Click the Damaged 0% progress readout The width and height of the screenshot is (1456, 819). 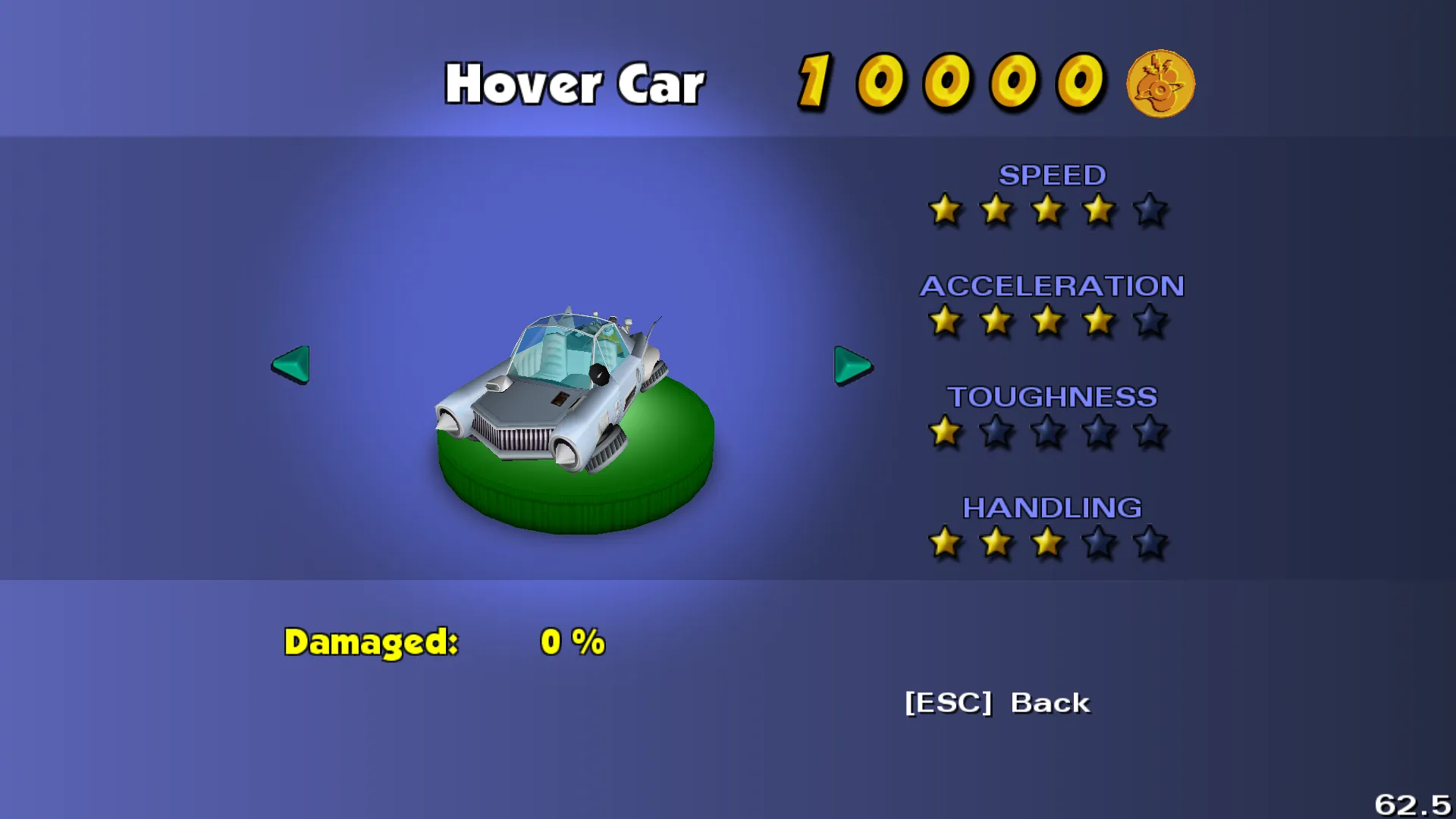(x=444, y=642)
